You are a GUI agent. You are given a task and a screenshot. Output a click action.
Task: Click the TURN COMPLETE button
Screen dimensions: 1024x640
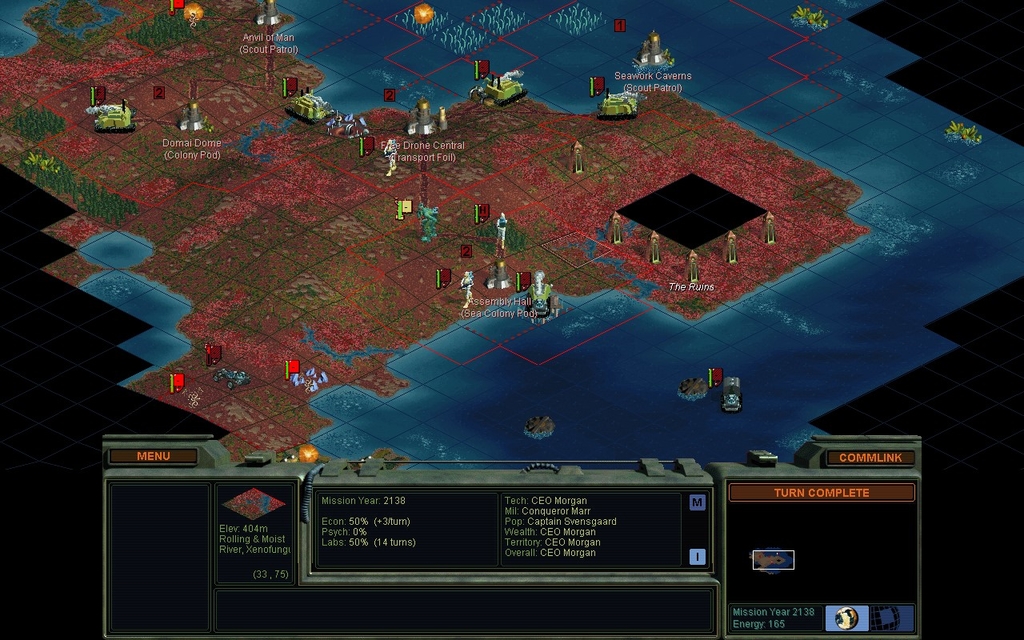coord(821,492)
